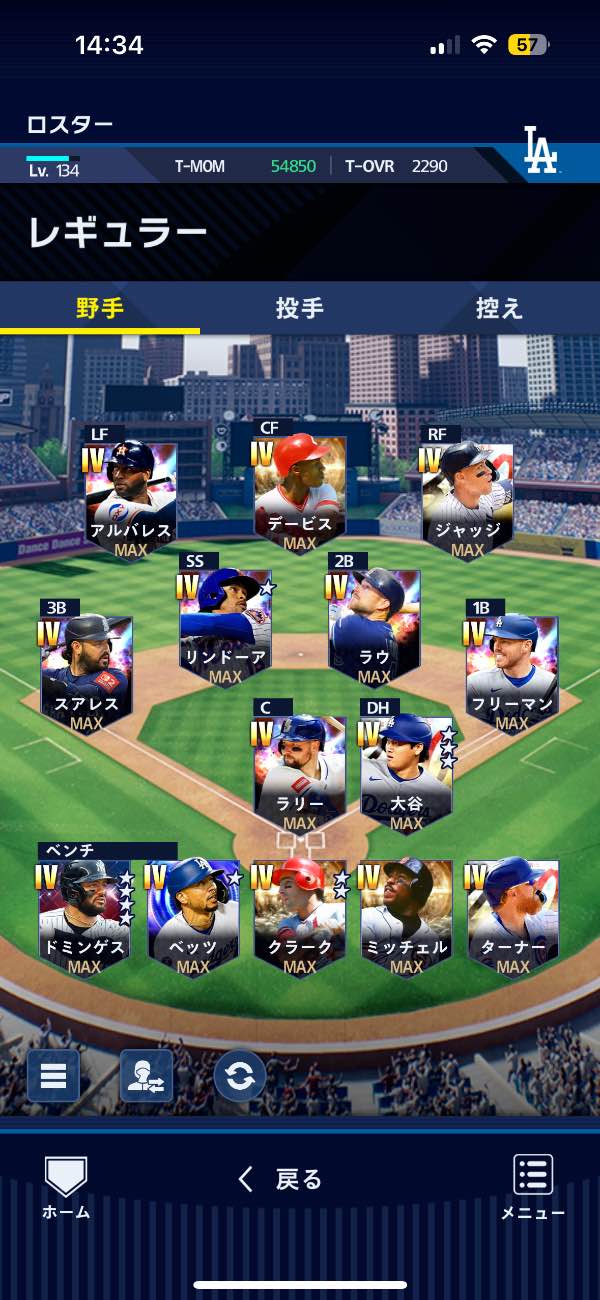The image size is (600, 1300).
Task: Switch to the 投手 tab
Action: point(300,308)
